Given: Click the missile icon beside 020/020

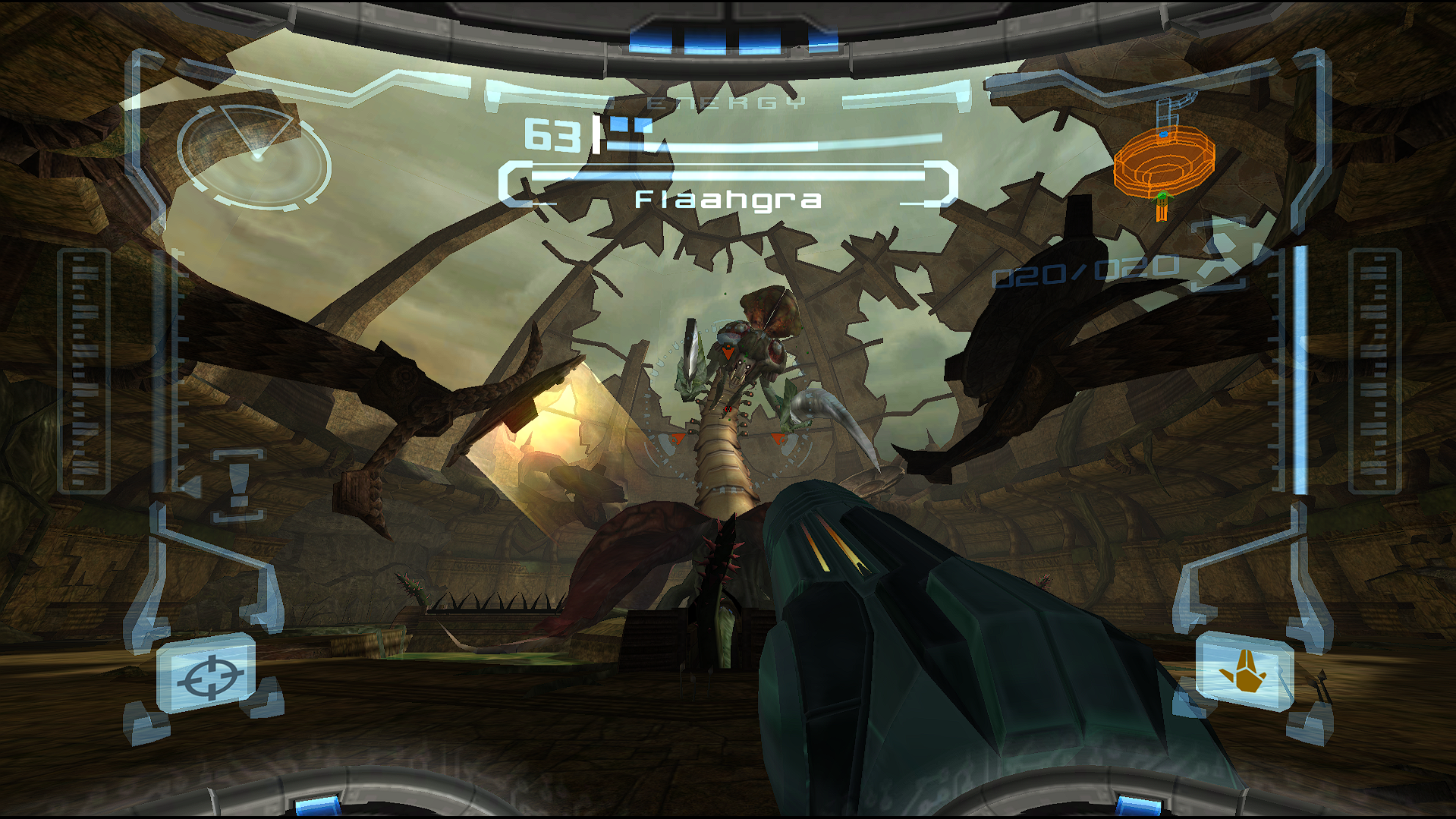Looking at the screenshot, I should (1219, 260).
